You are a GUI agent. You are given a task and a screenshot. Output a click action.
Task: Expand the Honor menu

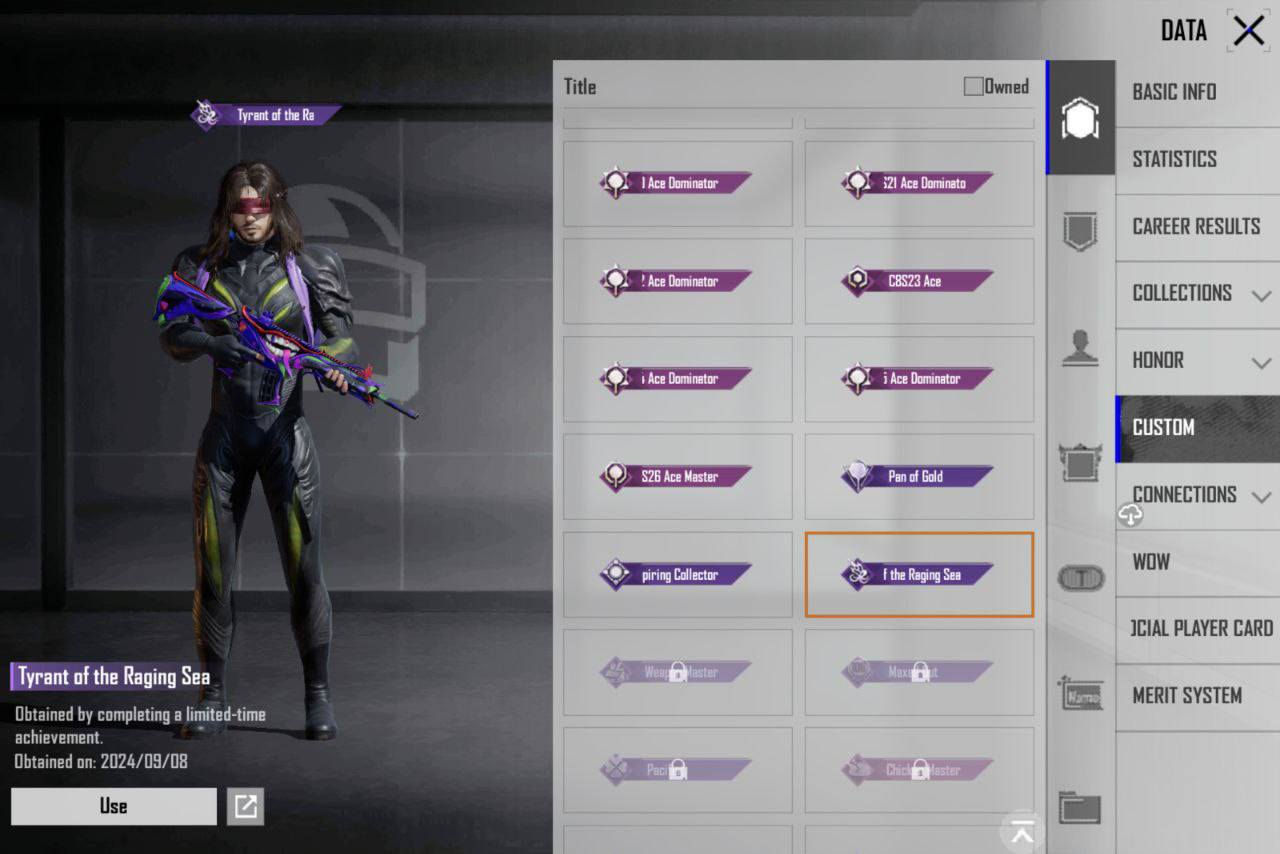pos(1198,360)
